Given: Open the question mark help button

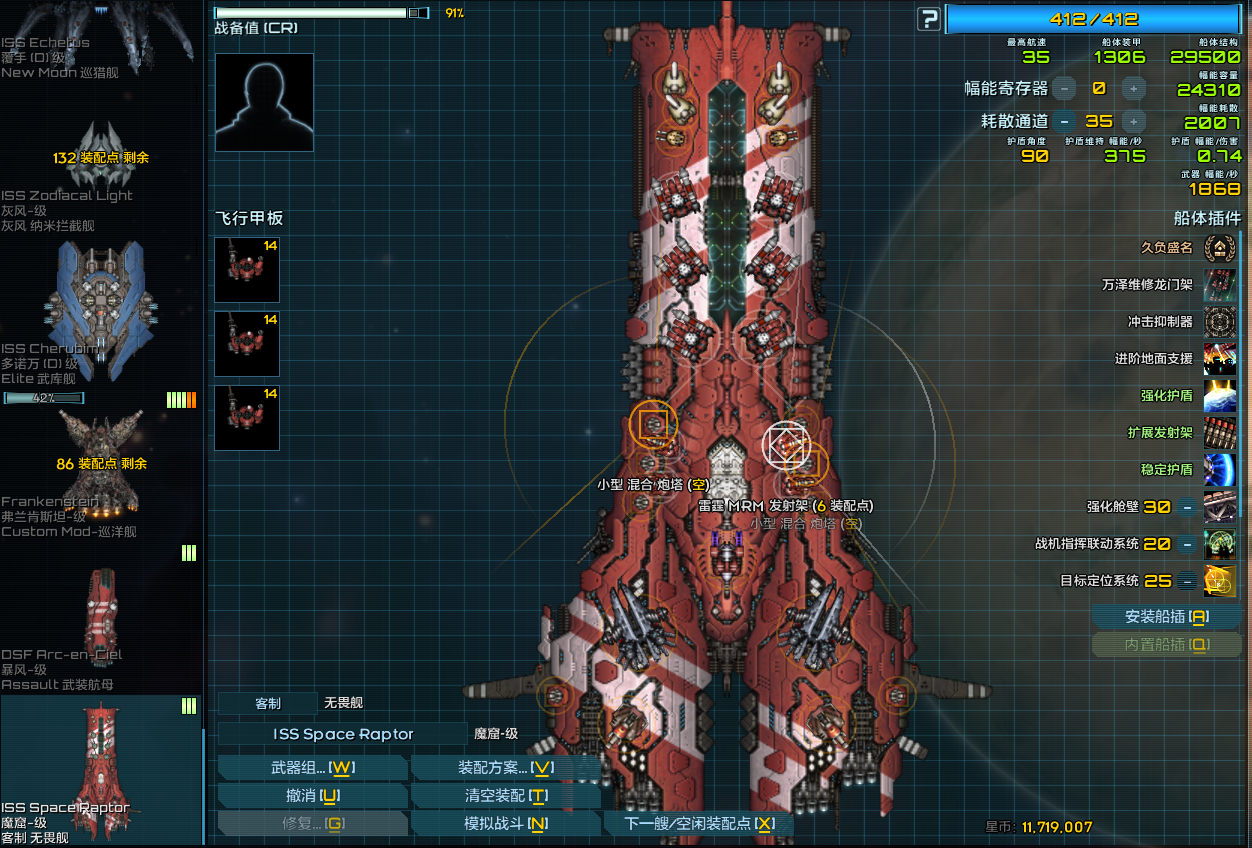Looking at the screenshot, I should [930, 19].
